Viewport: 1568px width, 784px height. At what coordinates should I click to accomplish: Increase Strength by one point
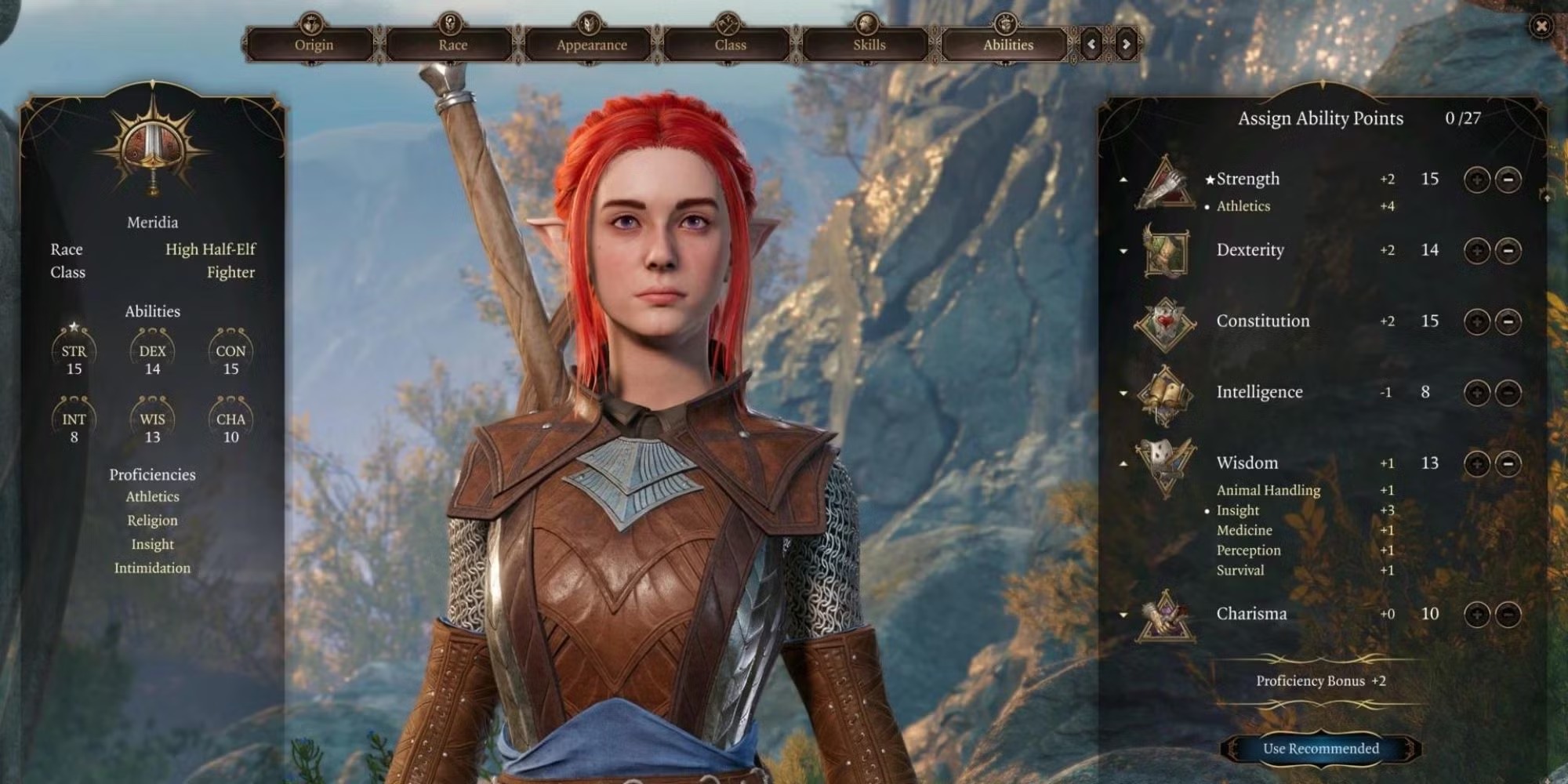tap(1476, 180)
